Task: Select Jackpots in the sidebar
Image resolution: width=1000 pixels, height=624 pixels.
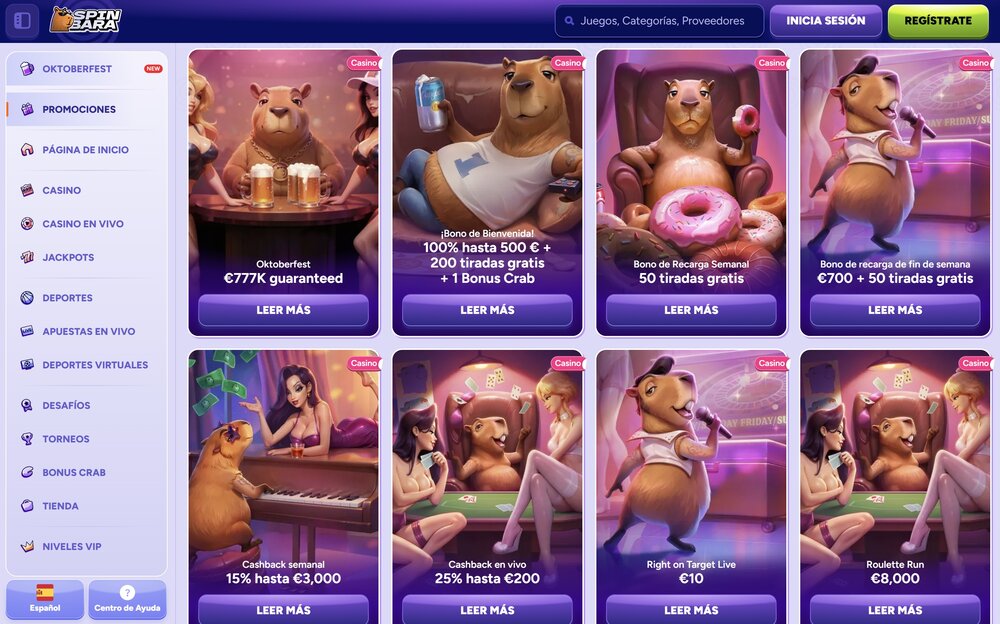Action: 68,257
